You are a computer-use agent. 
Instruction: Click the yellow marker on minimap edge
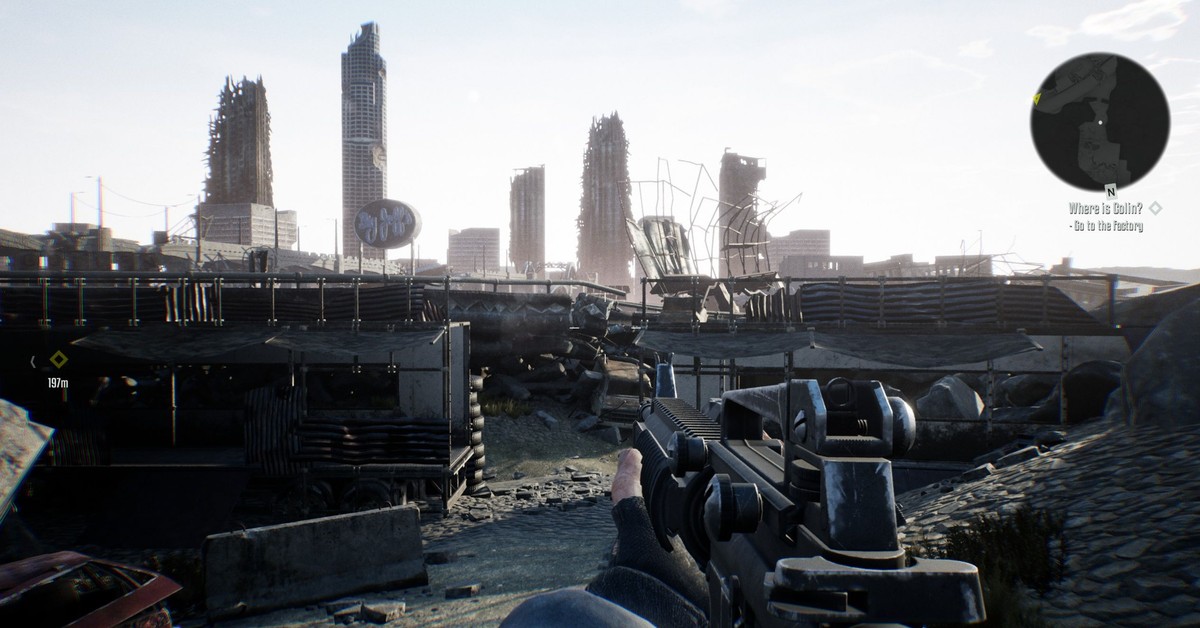point(1037,98)
